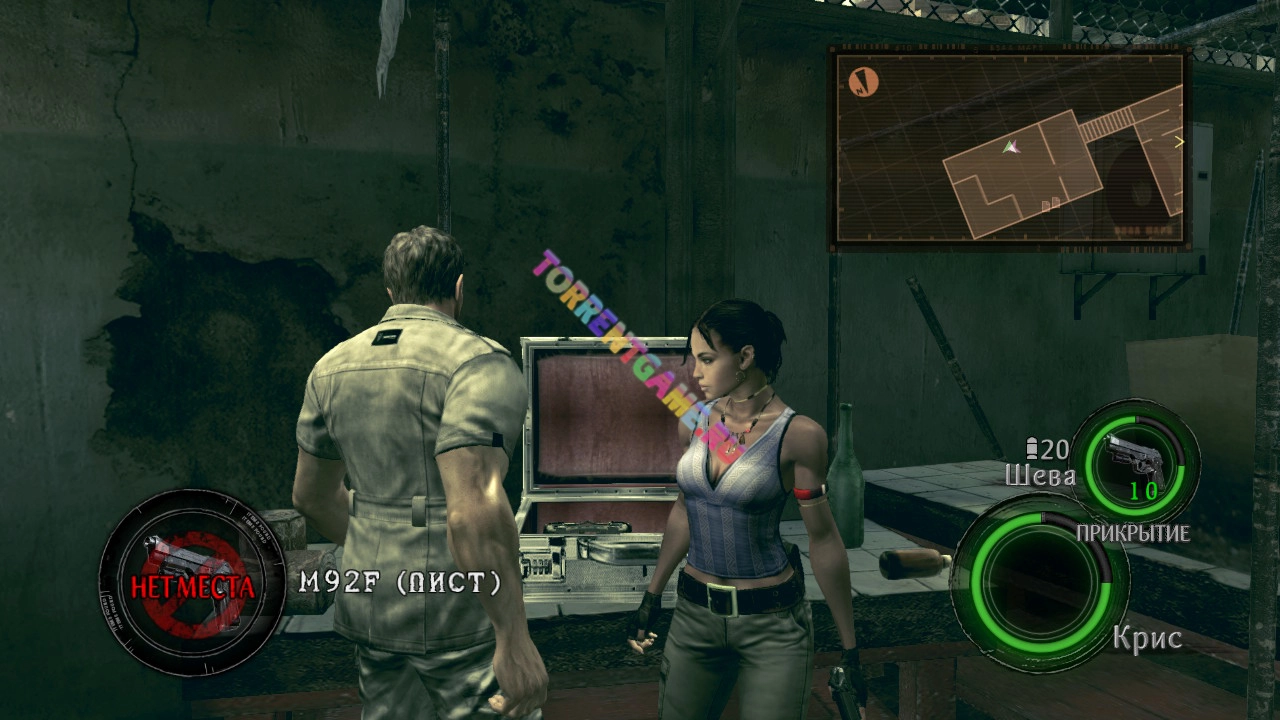1280x720 pixels.
Task: Open the minimap in the corner
Action: tap(1010, 148)
